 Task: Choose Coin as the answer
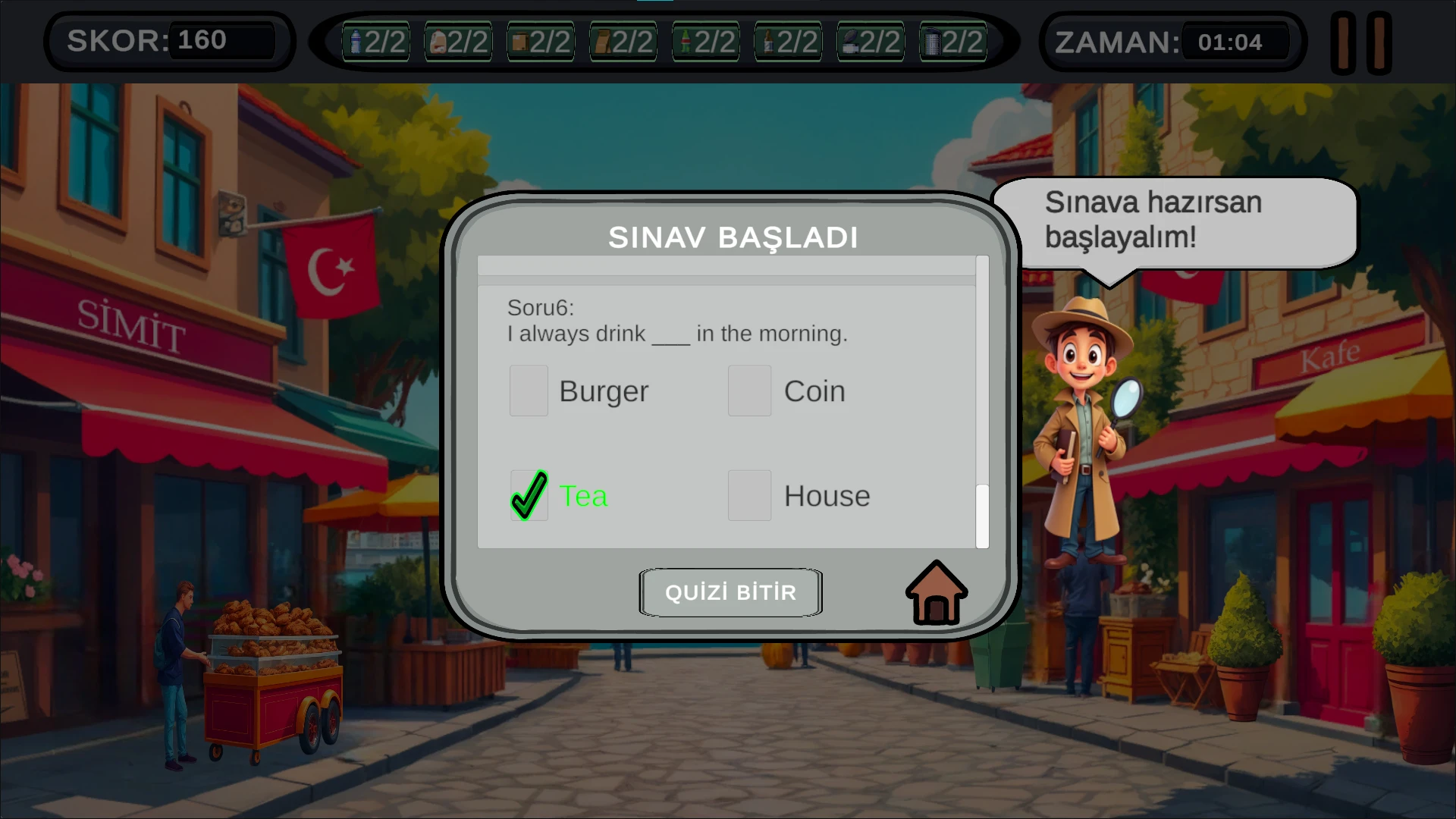coord(749,391)
